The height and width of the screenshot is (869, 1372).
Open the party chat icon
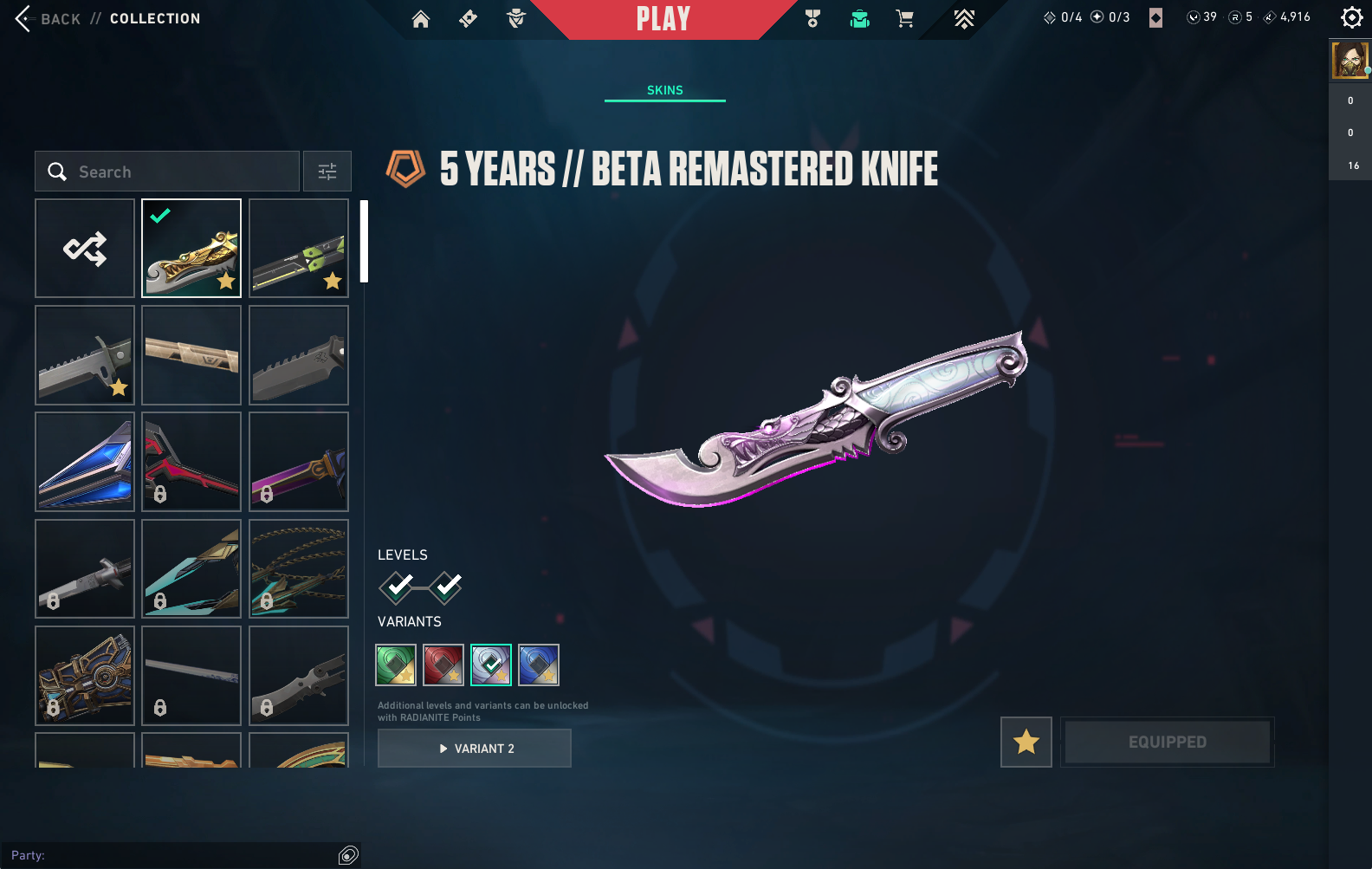(348, 856)
